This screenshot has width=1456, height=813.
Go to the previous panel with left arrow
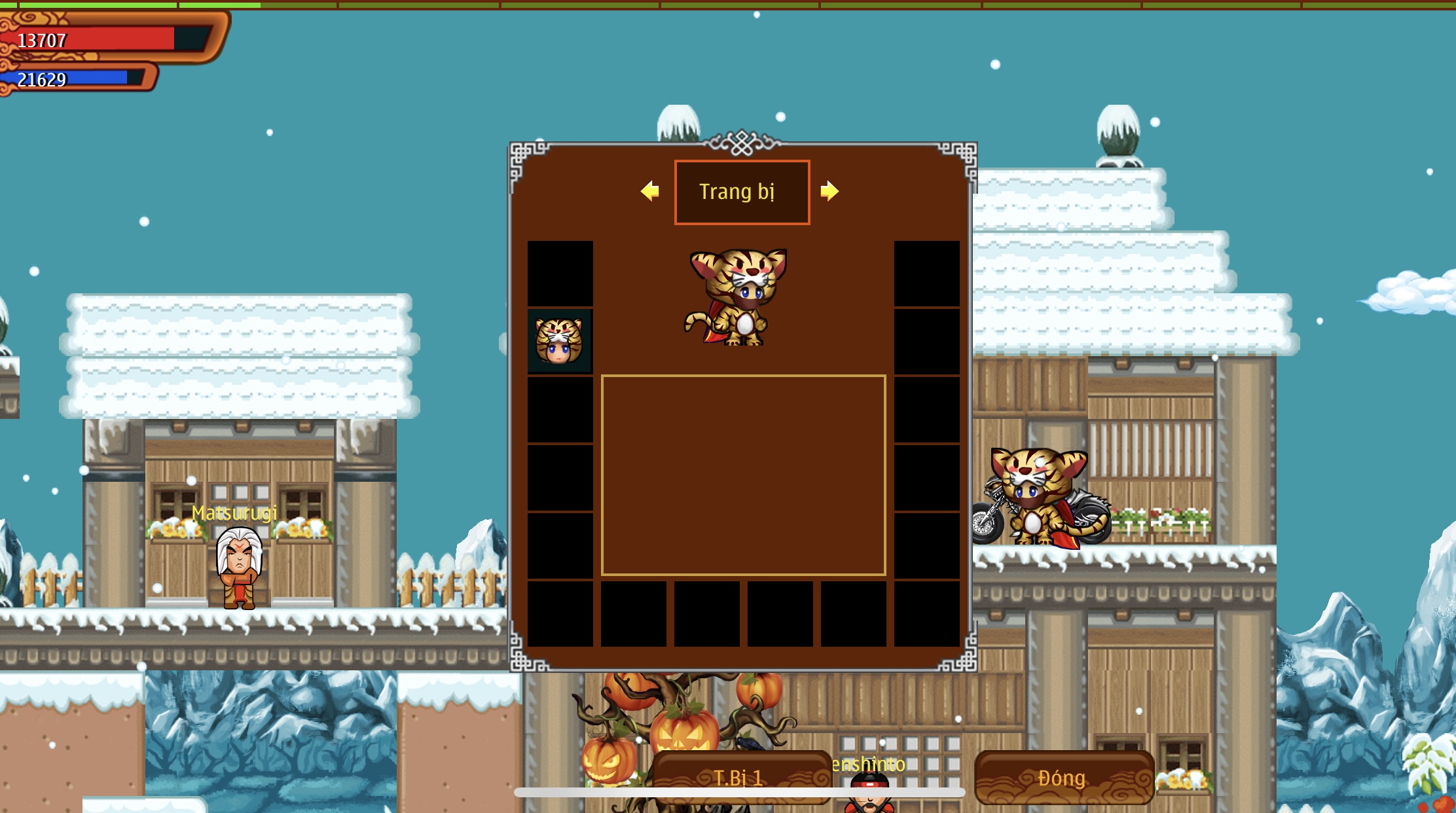point(649,191)
